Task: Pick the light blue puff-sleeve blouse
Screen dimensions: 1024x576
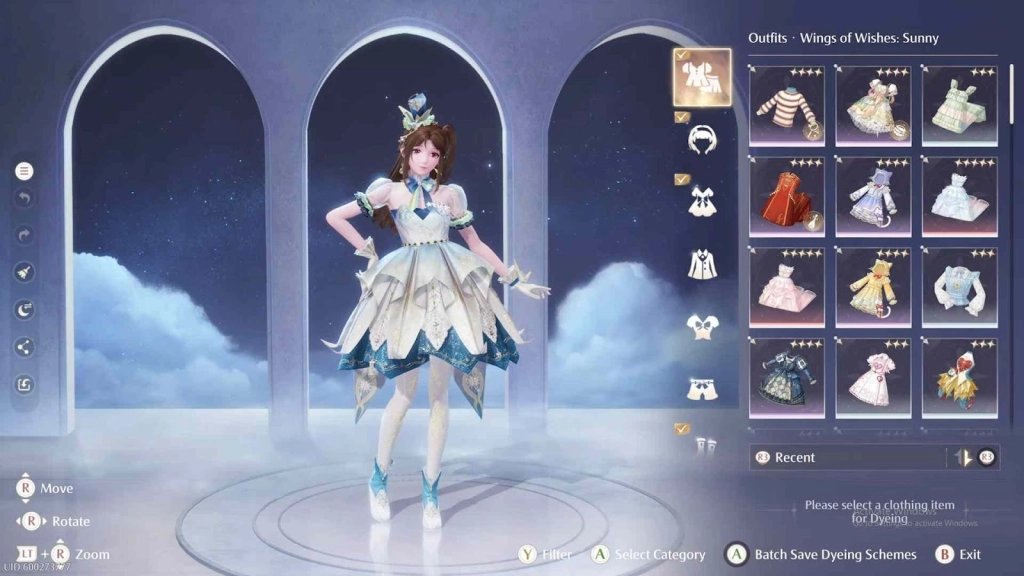Action: [x=959, y=287]
